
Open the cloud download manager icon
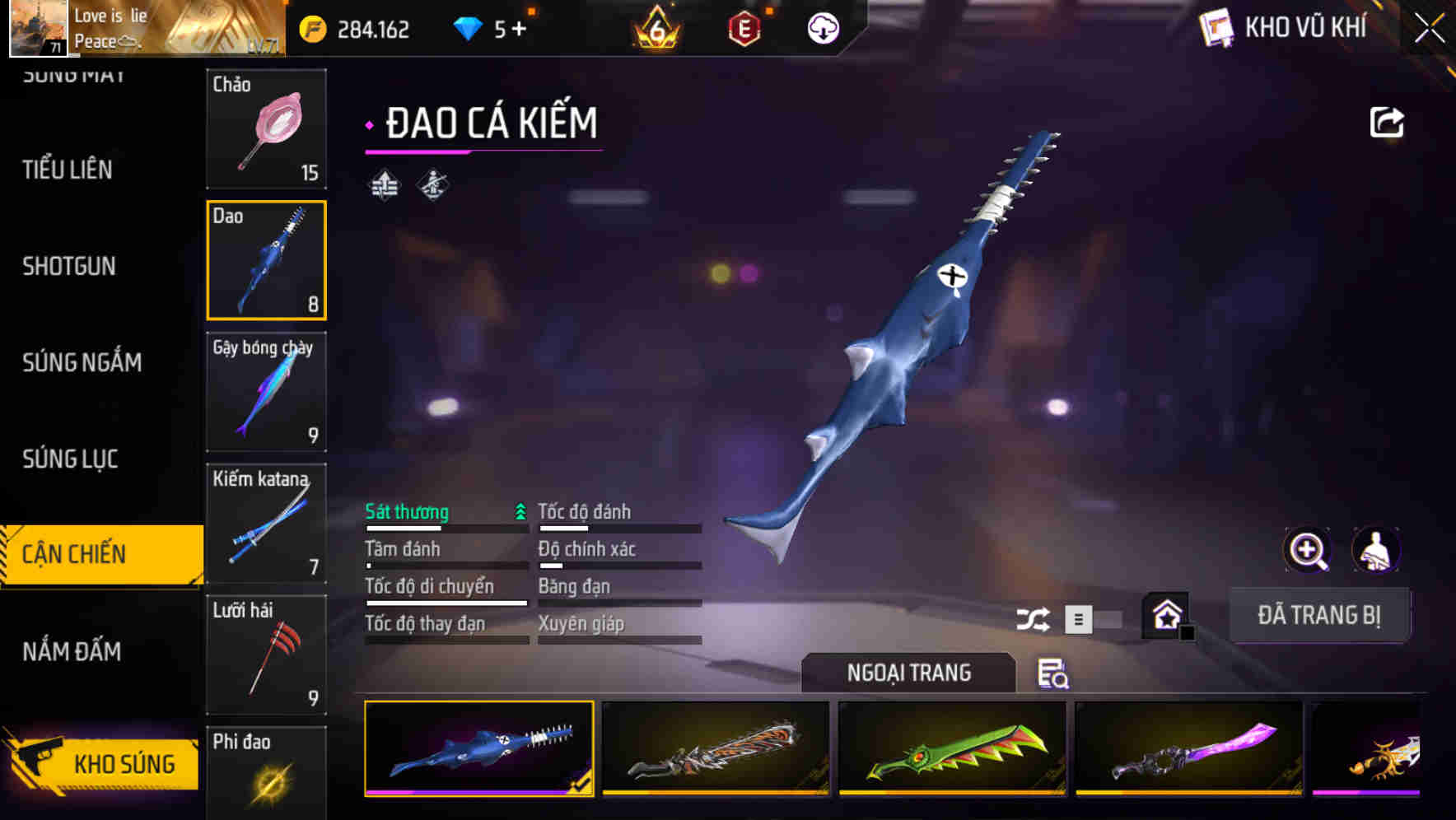click(x=821, y=27)
